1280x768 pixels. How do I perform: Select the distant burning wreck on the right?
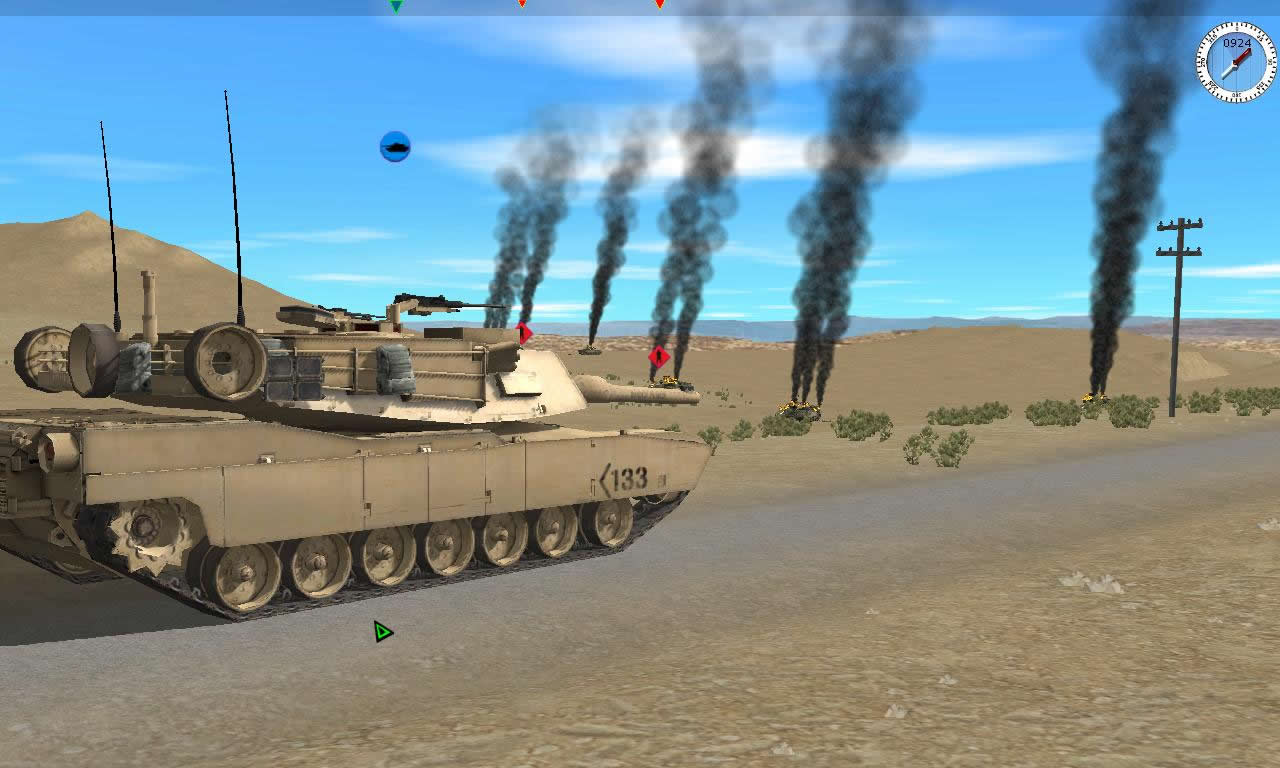pyautogui.click(x=1092, y=400)
